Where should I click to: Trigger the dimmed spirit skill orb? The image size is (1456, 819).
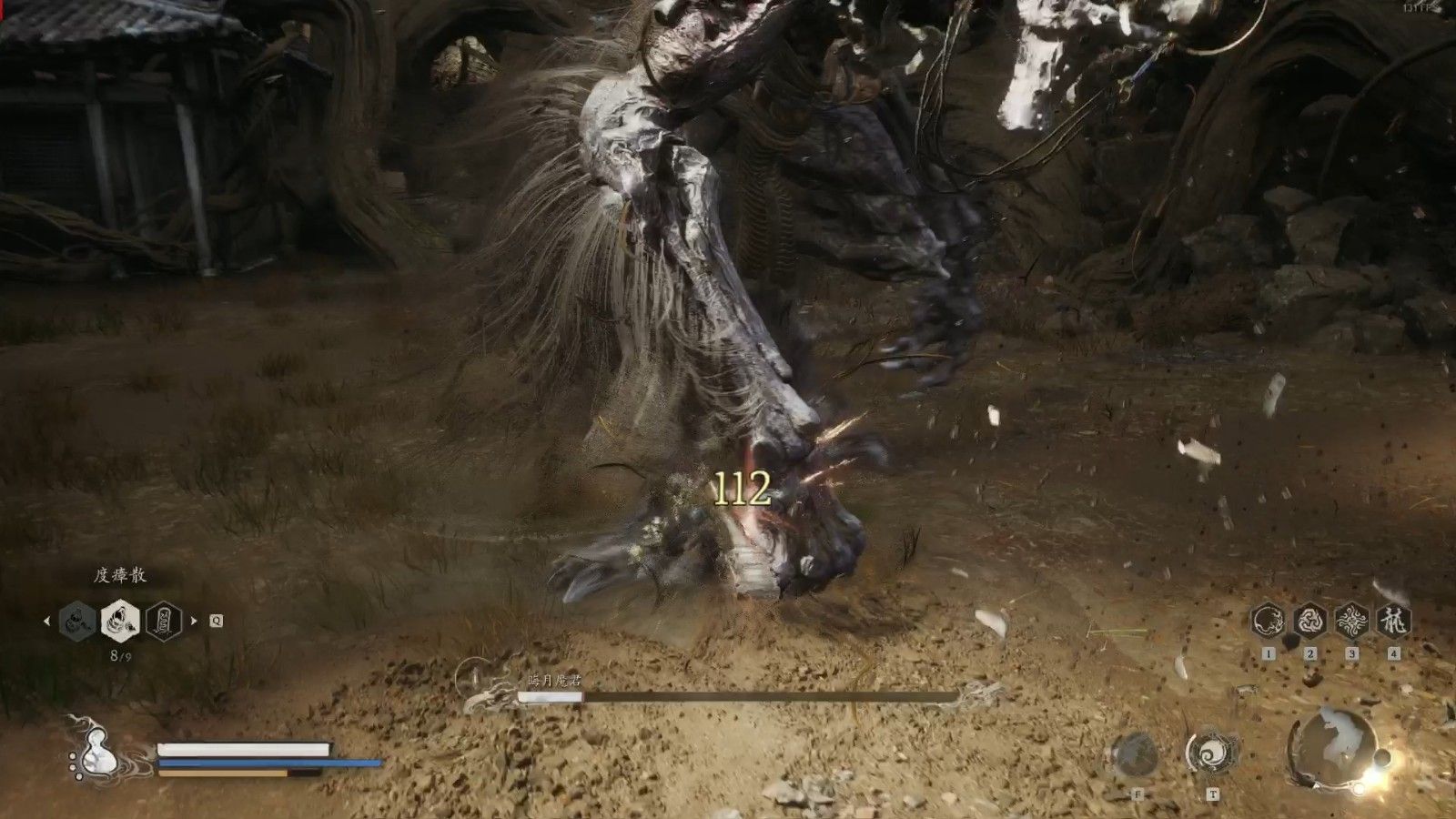pos(1137,754)
